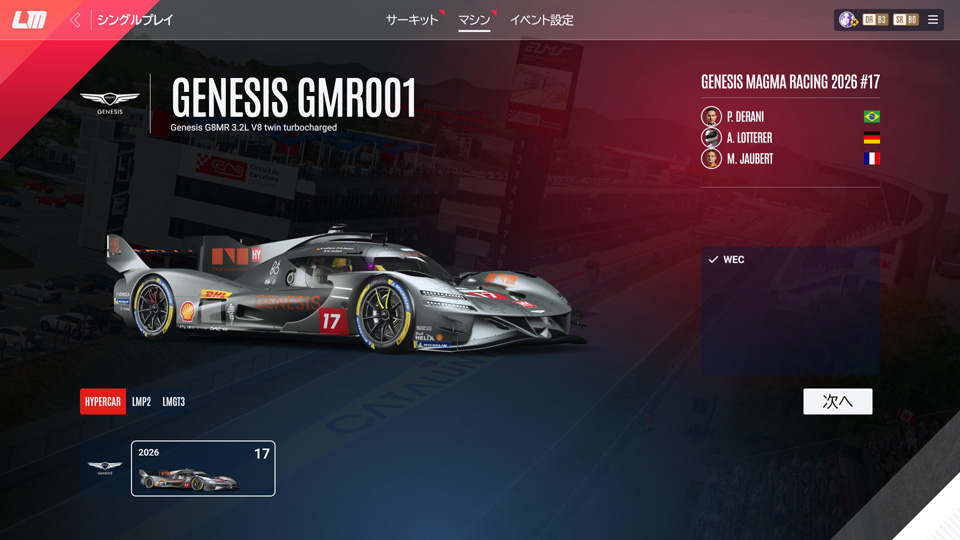Show the LMGT3 class cars
This screenshot has height=540, width=960.
click(x=174, y=402)
